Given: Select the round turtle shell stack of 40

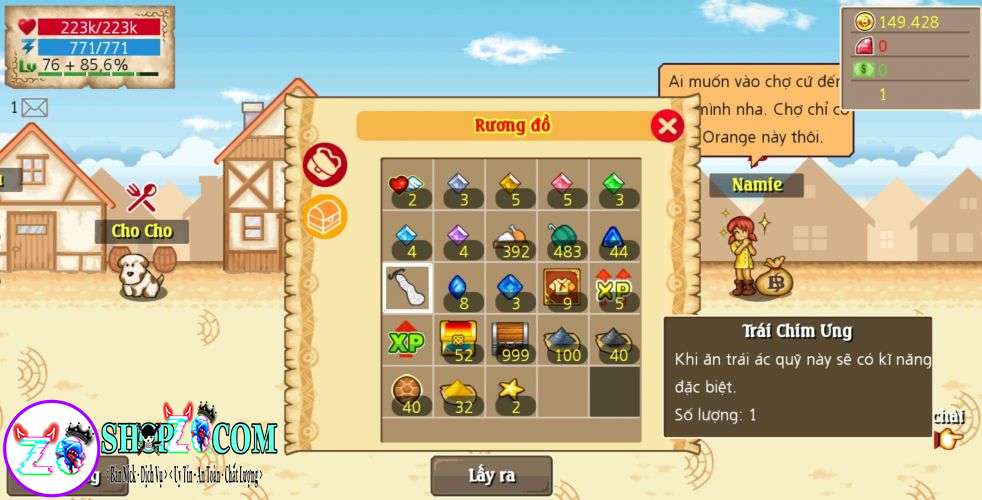Looking at the screenshot, I should [x=406, y=393].
